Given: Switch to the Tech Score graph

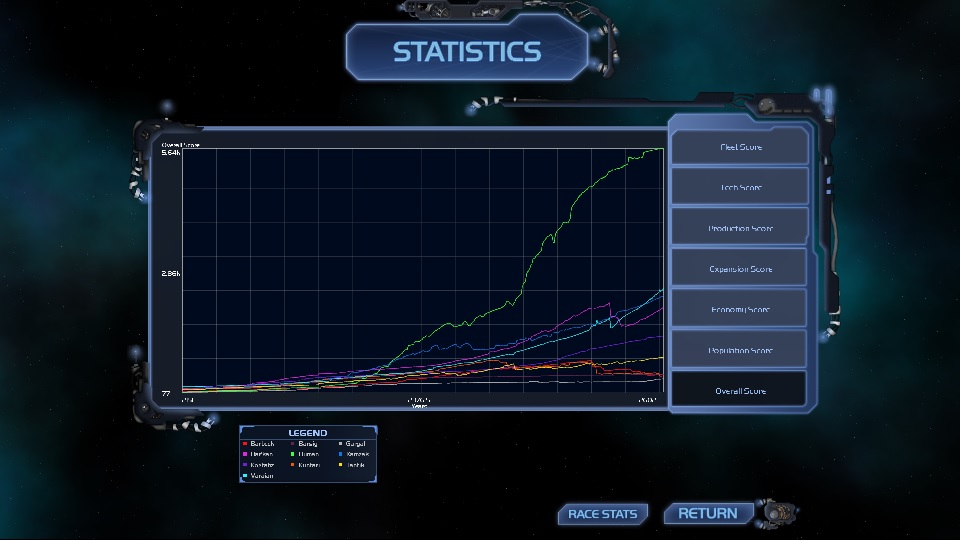Looking at the screenshot, I should tap(739, 187).
